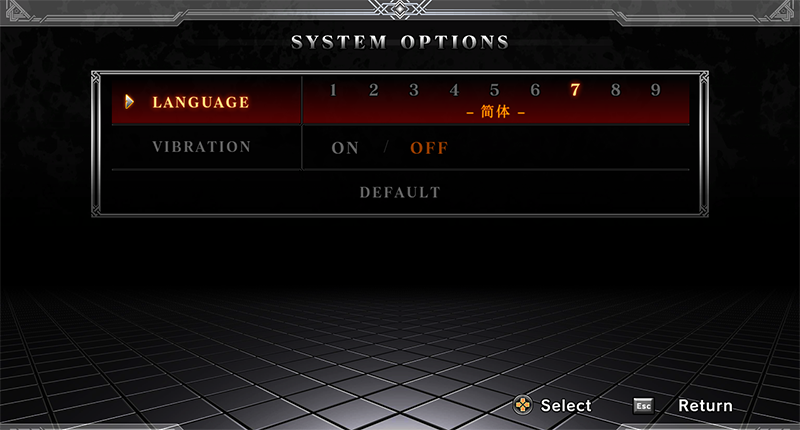Choose language number 5
Image resolution: width=800 pixels, height=430 pixels.
pos(494,90)
